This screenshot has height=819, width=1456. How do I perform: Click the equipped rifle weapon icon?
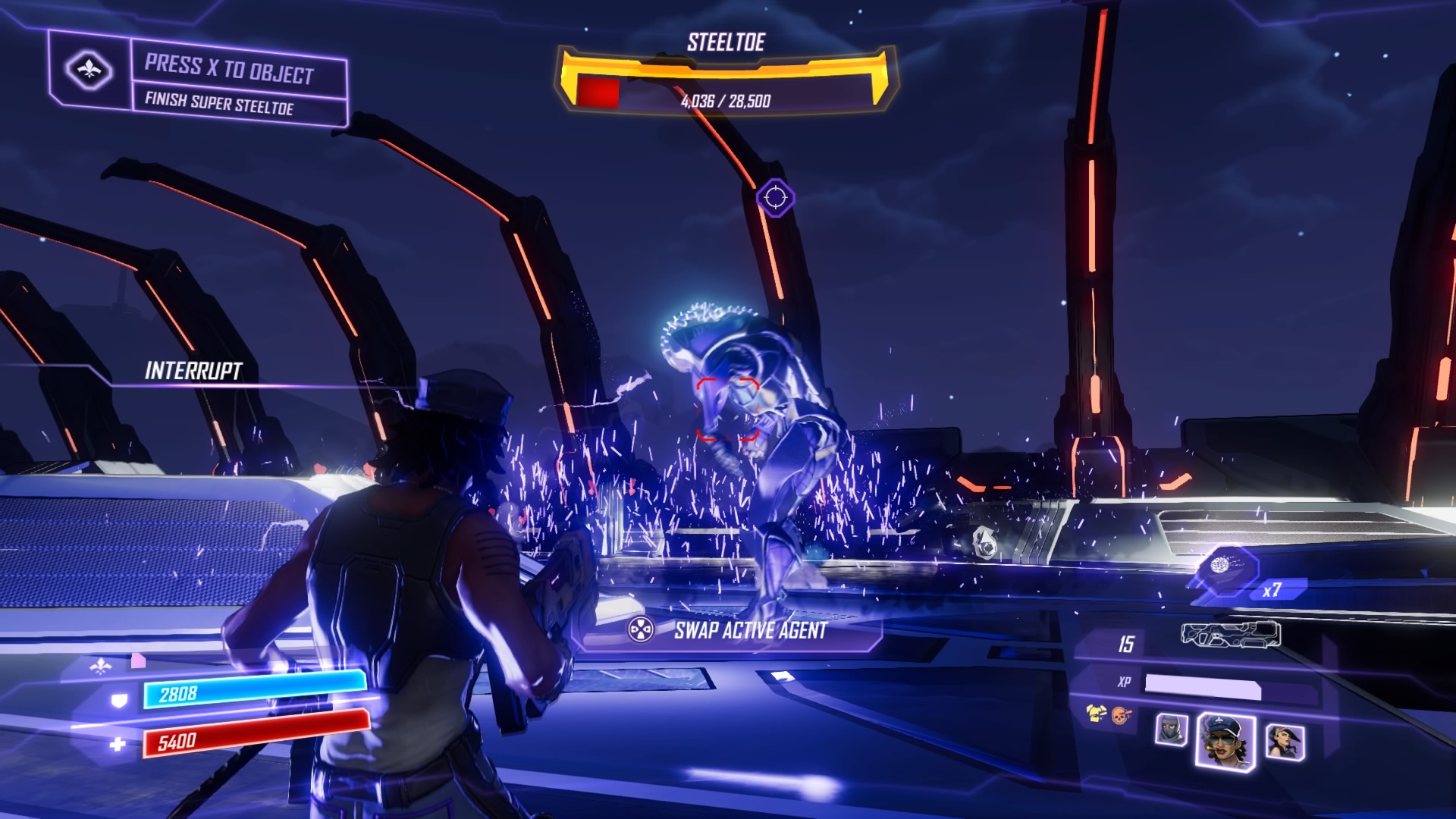click(x=1230, y=634)
